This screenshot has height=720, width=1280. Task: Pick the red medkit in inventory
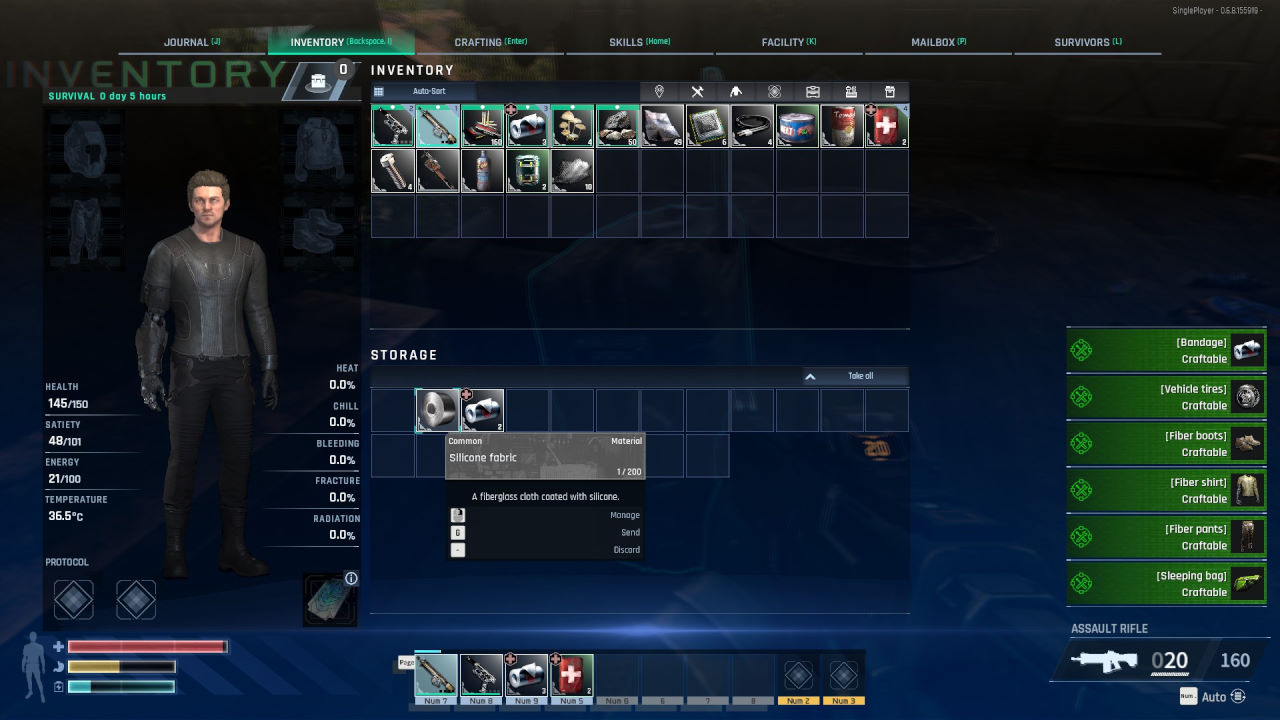point(887,126)
